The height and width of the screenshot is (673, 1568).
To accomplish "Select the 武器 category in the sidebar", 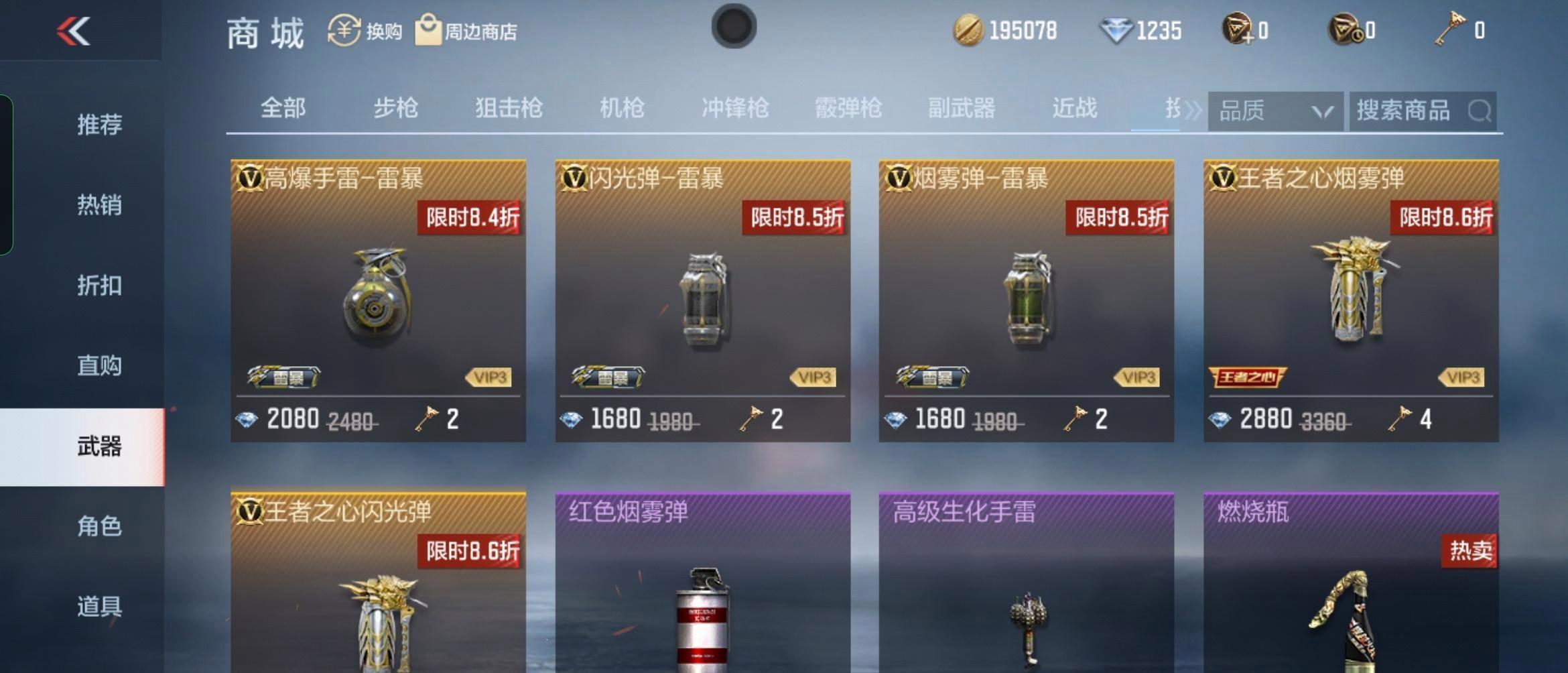I will [x=101, y=446].
